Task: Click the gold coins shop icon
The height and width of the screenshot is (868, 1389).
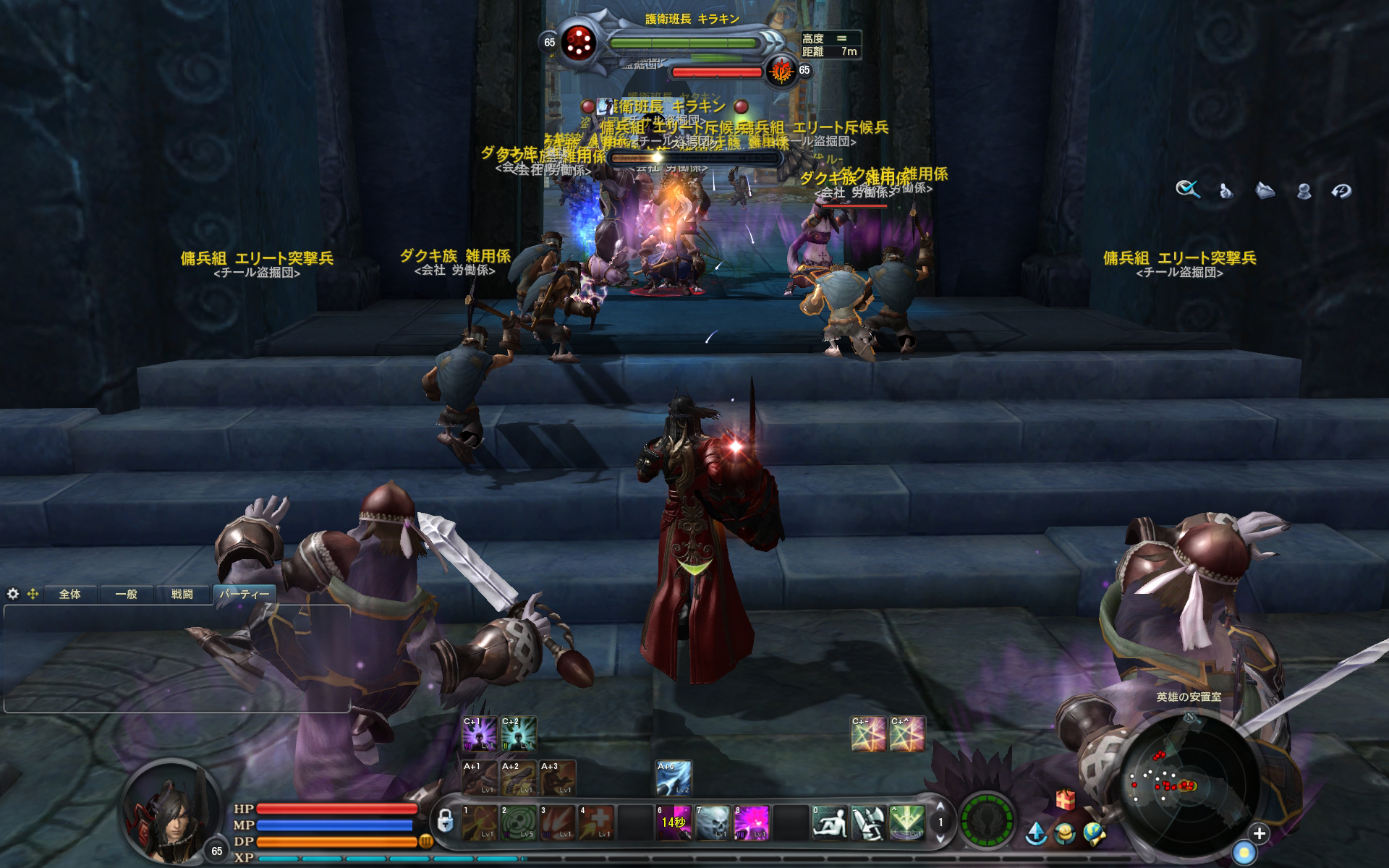Action: coord(1065,834)
